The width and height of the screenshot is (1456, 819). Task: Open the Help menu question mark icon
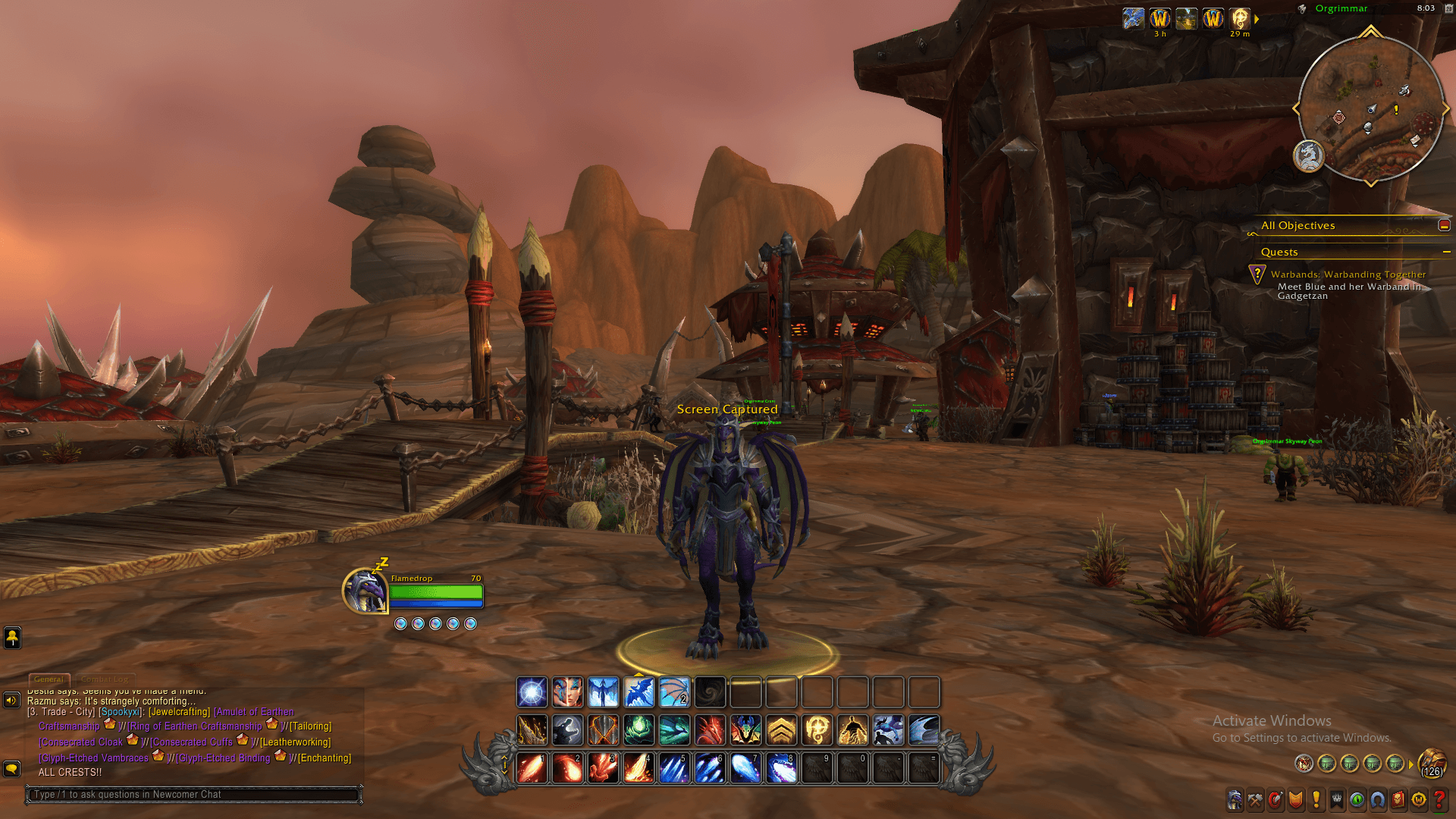[1439, 800]
